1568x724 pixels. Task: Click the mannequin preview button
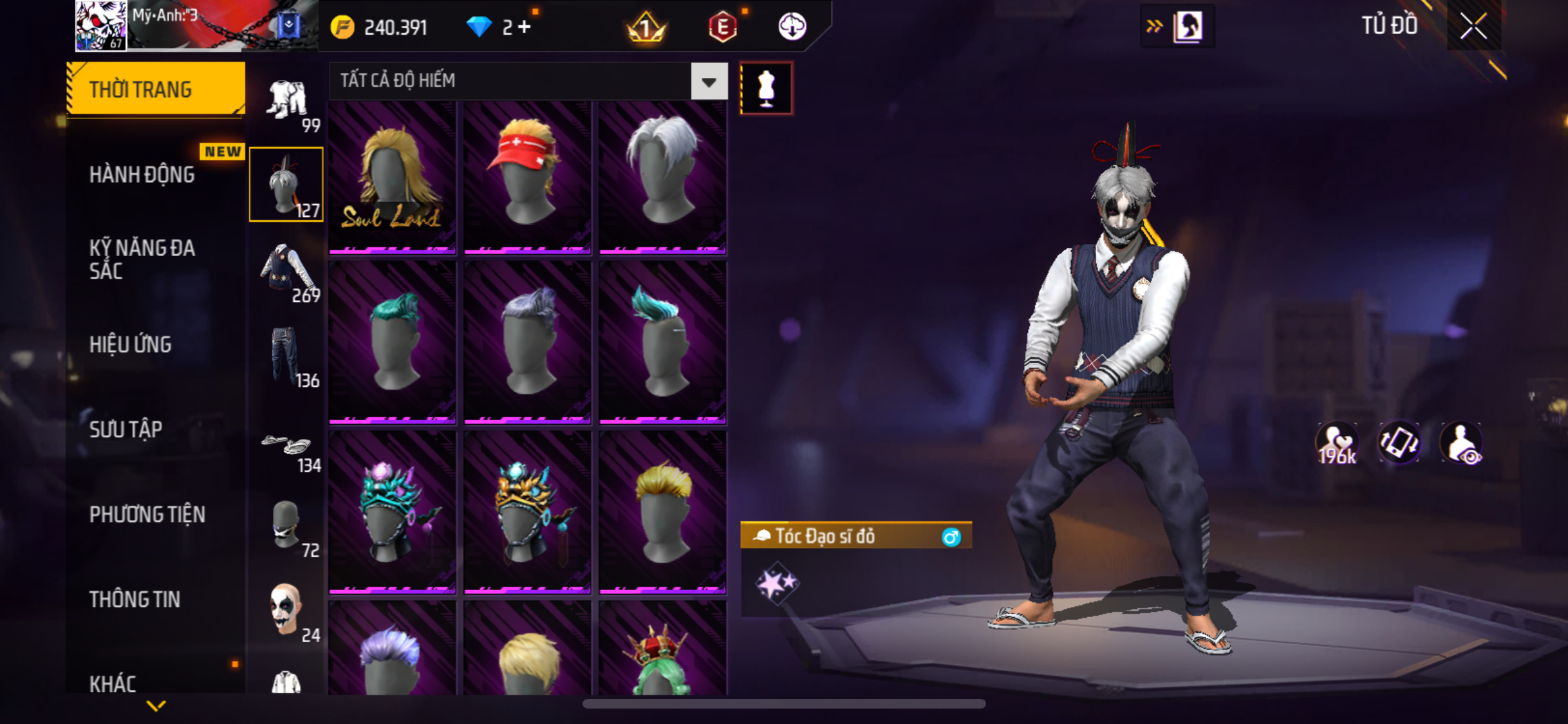[x=766, y=88]
